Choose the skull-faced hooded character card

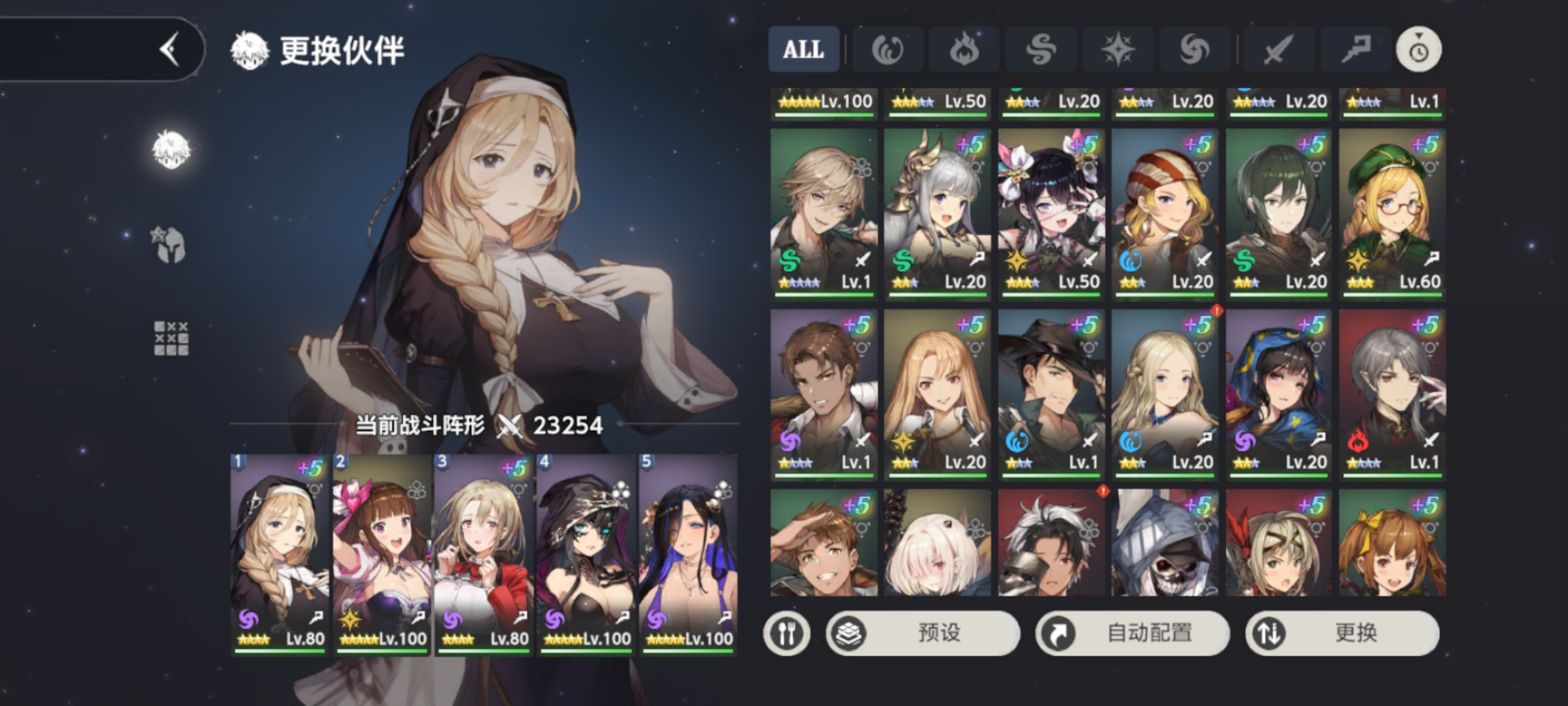pos(1164,543)
